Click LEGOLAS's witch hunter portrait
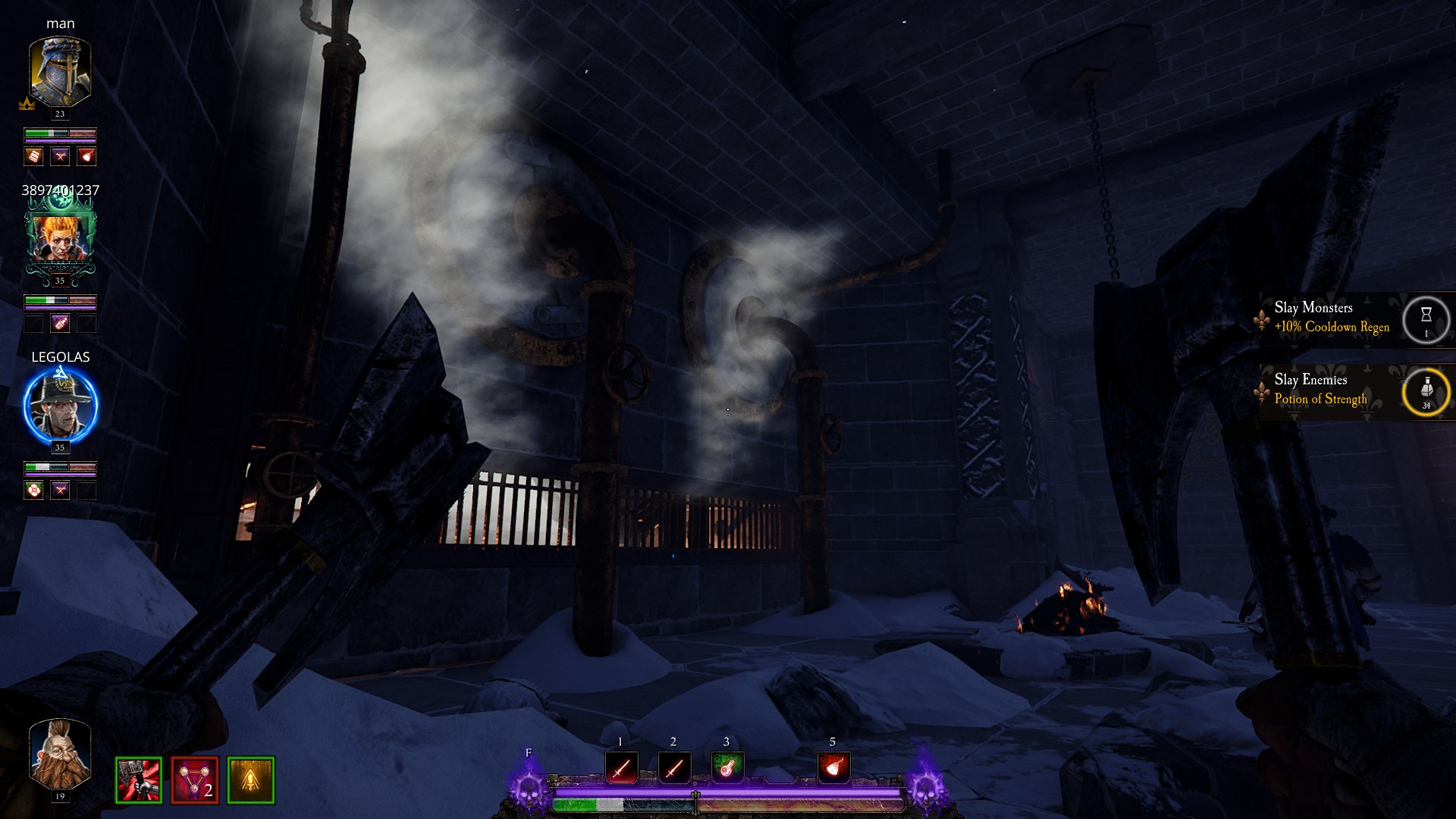1456x819 pixels. click(60, 405)
